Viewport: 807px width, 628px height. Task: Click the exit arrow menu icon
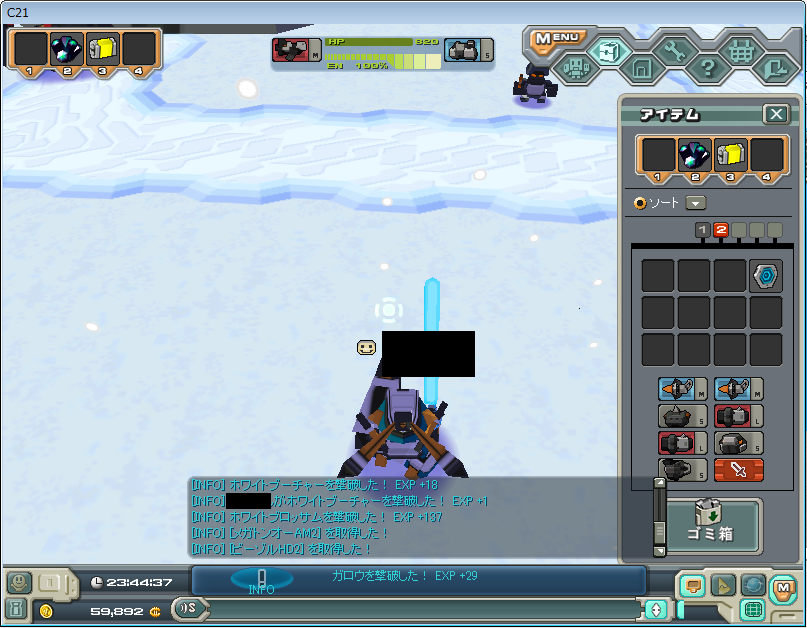(x=773, y=69)
